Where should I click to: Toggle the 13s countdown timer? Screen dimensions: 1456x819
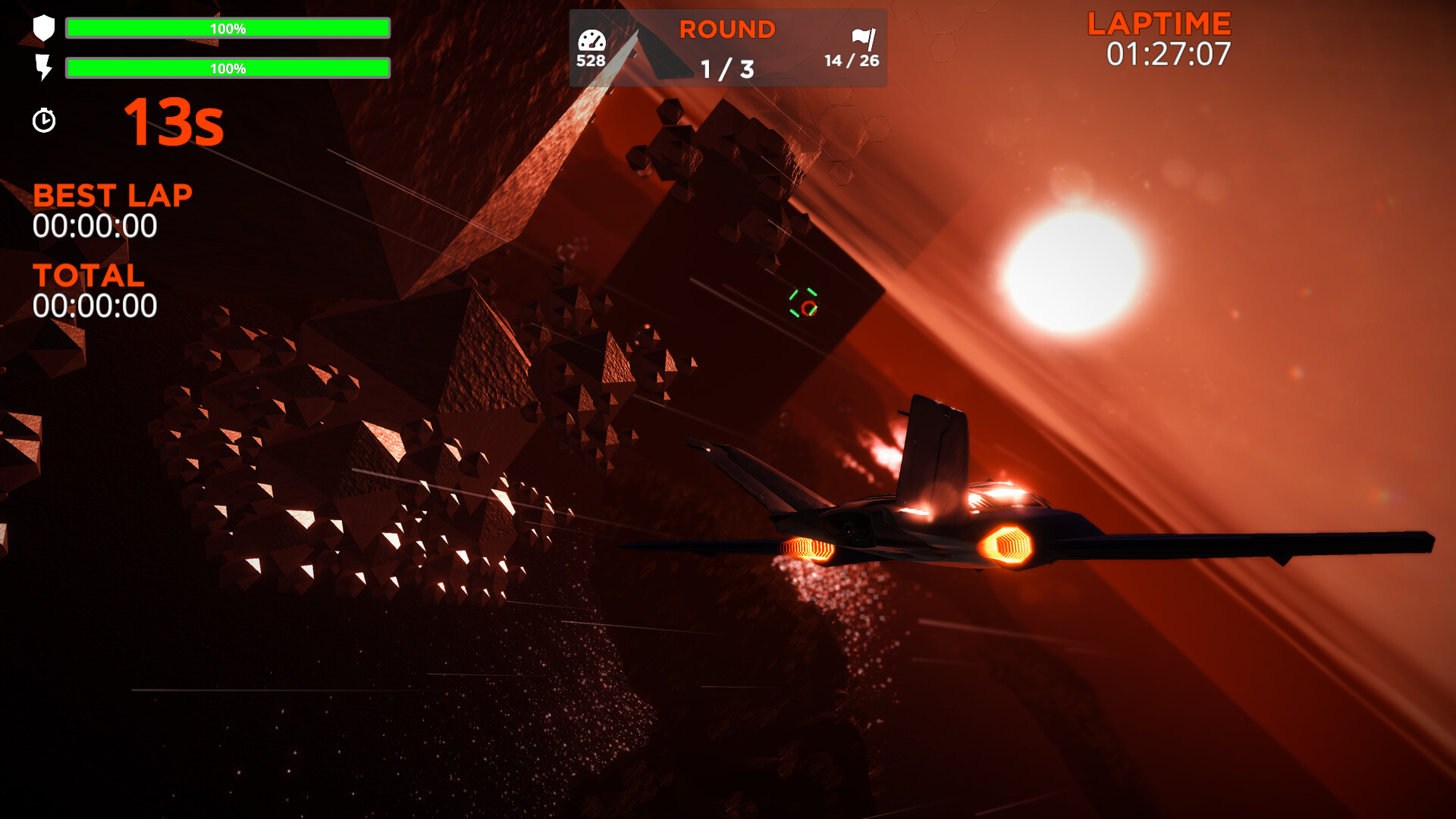(175, 124)
